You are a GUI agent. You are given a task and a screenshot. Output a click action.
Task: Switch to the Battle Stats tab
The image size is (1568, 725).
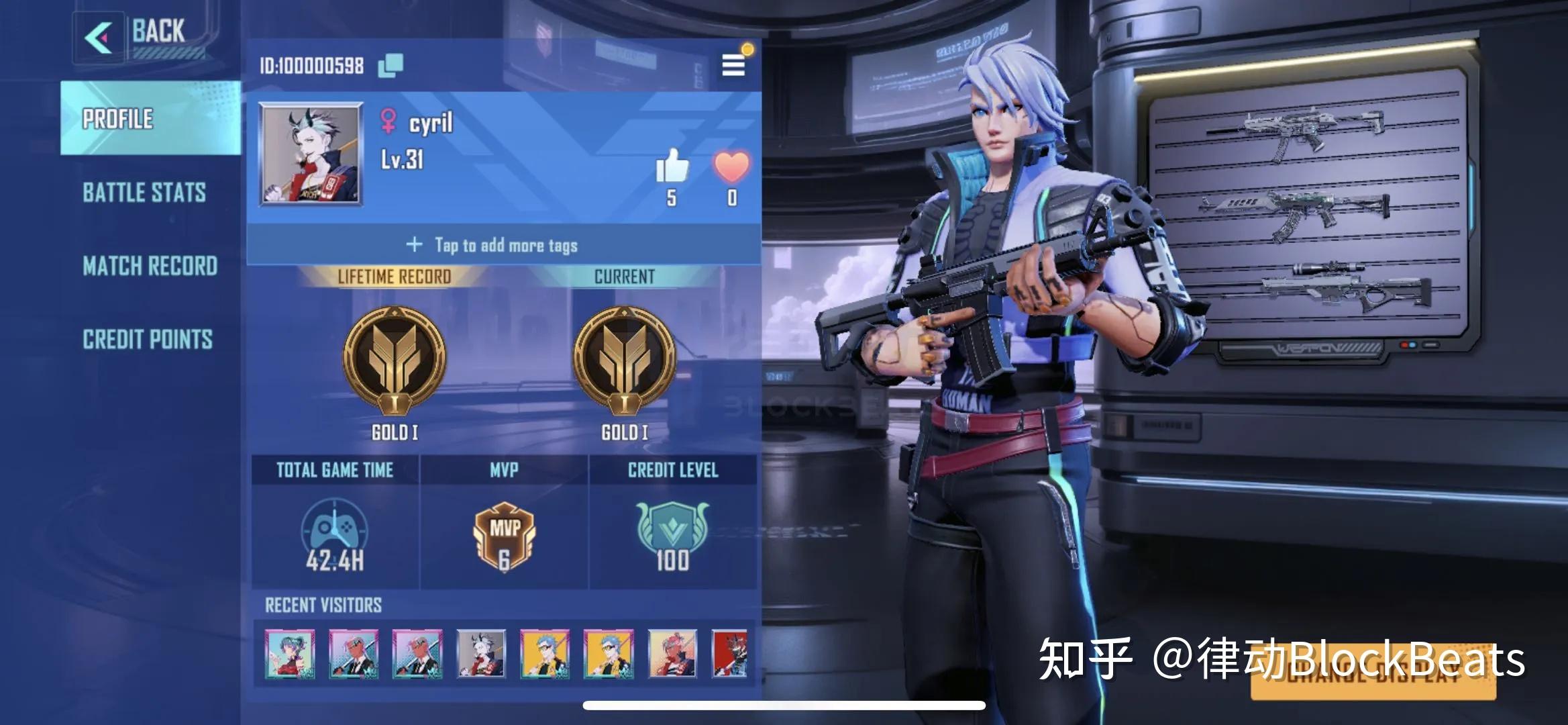(x=143, y=194)
